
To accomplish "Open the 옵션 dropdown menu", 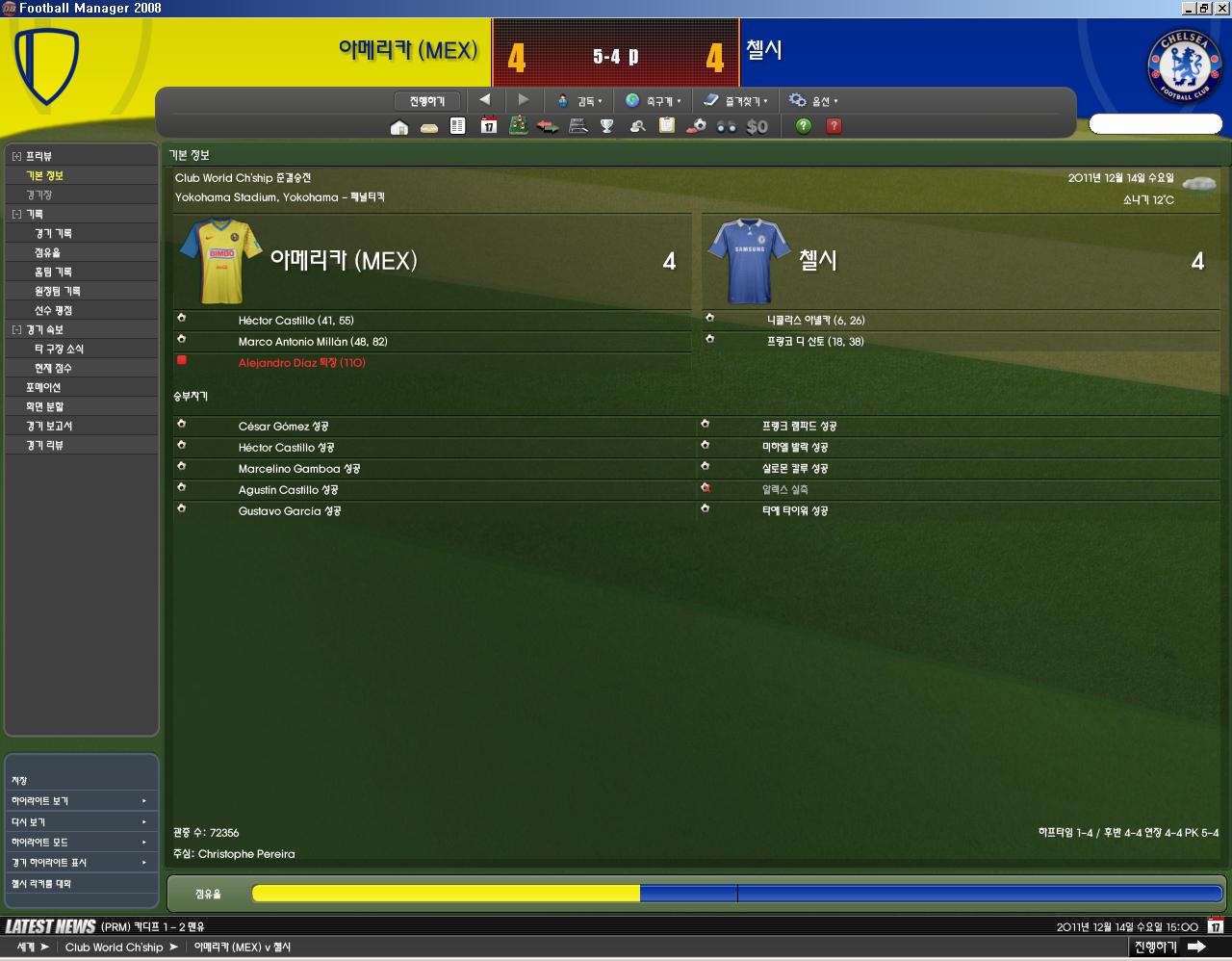I will pos(813,101).
